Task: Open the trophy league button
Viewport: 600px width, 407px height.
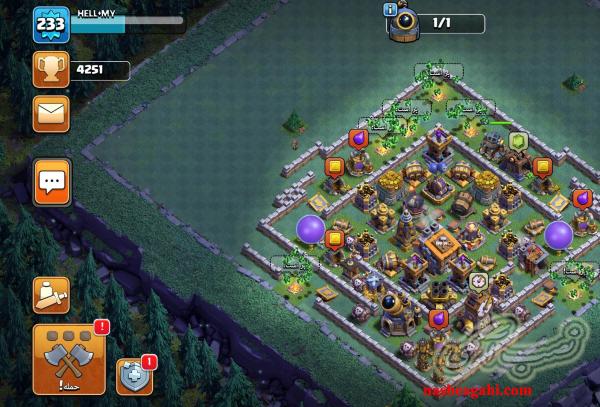Action: tap(50, 70)
